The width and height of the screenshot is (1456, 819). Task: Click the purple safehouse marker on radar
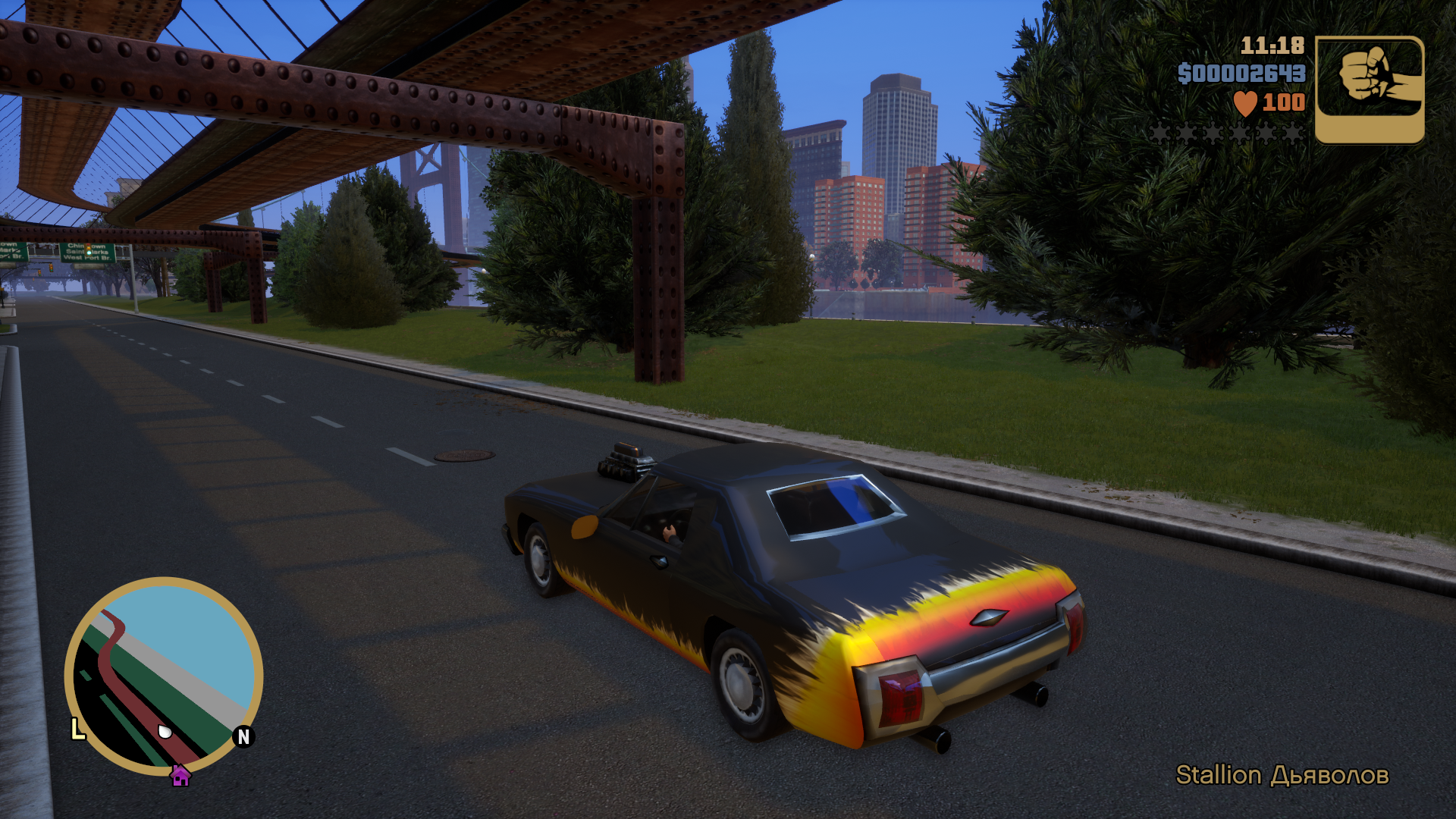click(x=180, y=776)
